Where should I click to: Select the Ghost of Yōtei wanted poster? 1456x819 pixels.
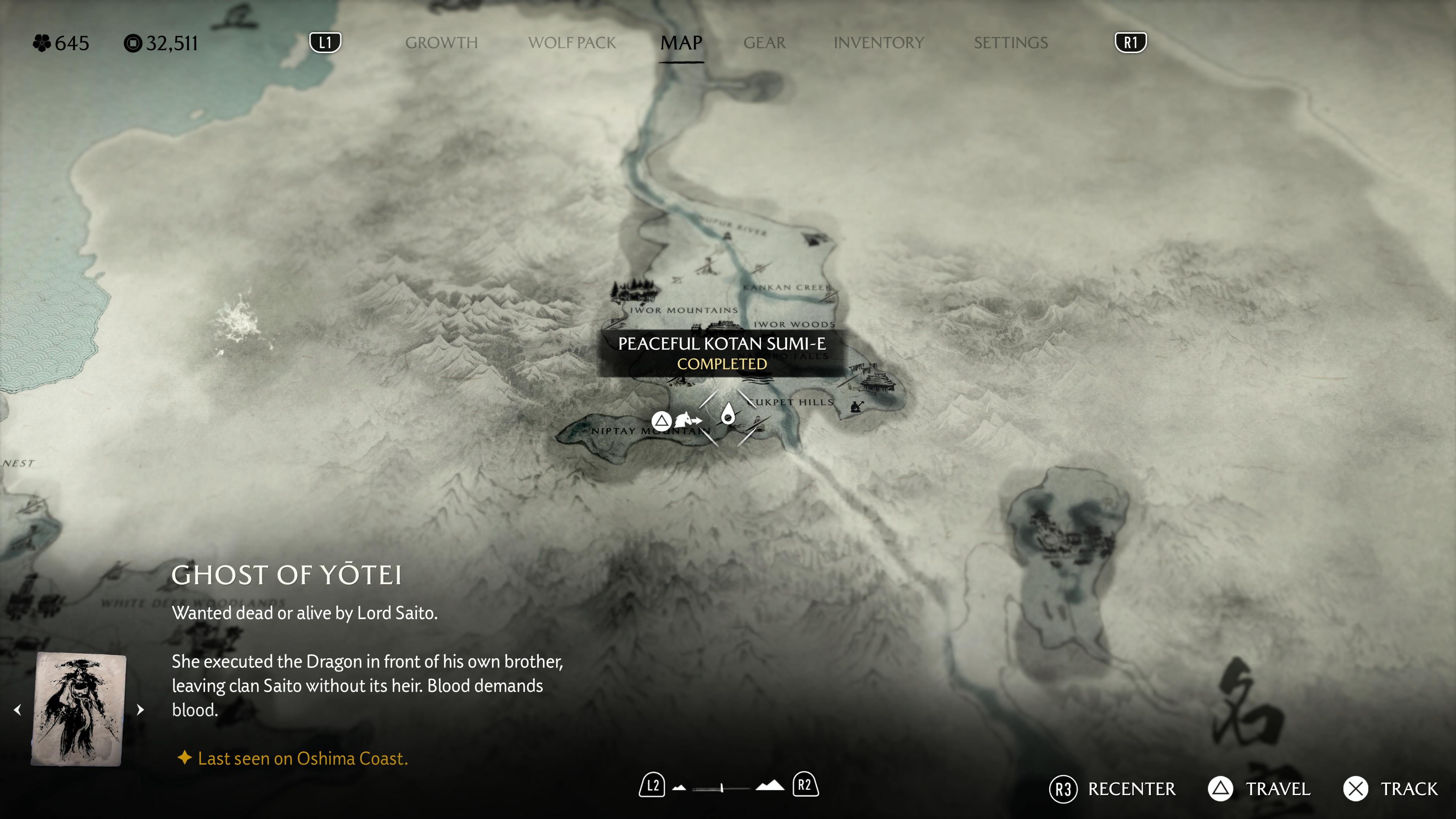point(78,709)
